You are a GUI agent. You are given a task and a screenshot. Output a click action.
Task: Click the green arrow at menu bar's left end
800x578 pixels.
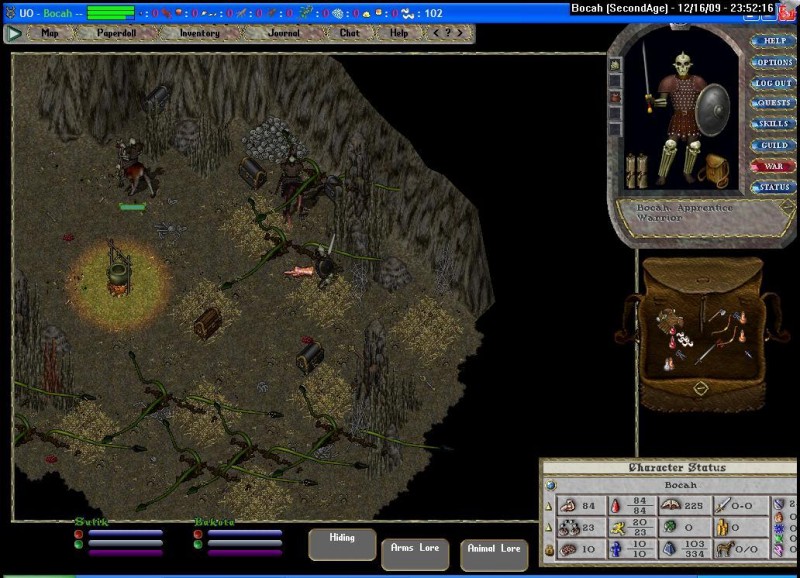(14, 33)
